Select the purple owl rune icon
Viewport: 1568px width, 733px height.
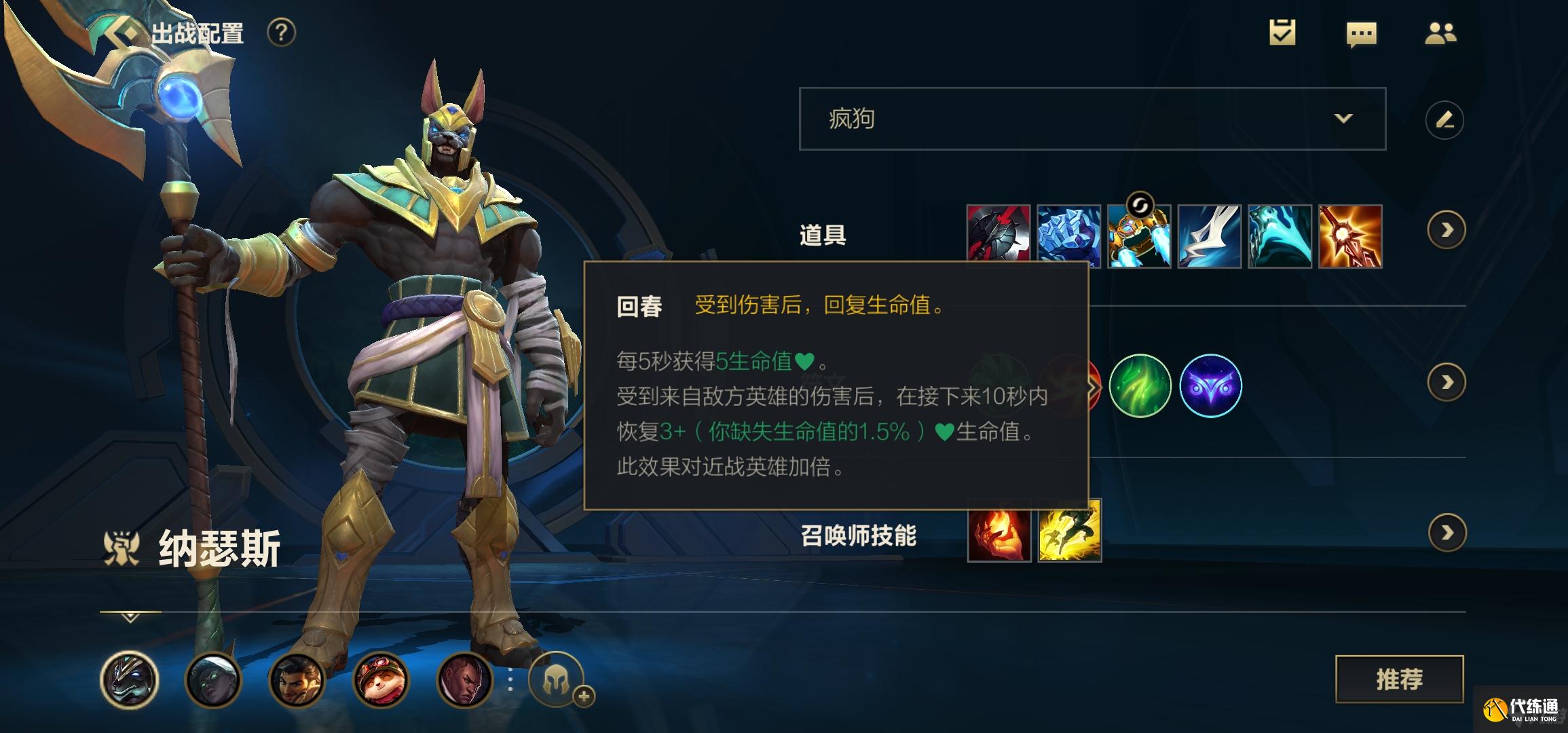[x=1212, y=386]
